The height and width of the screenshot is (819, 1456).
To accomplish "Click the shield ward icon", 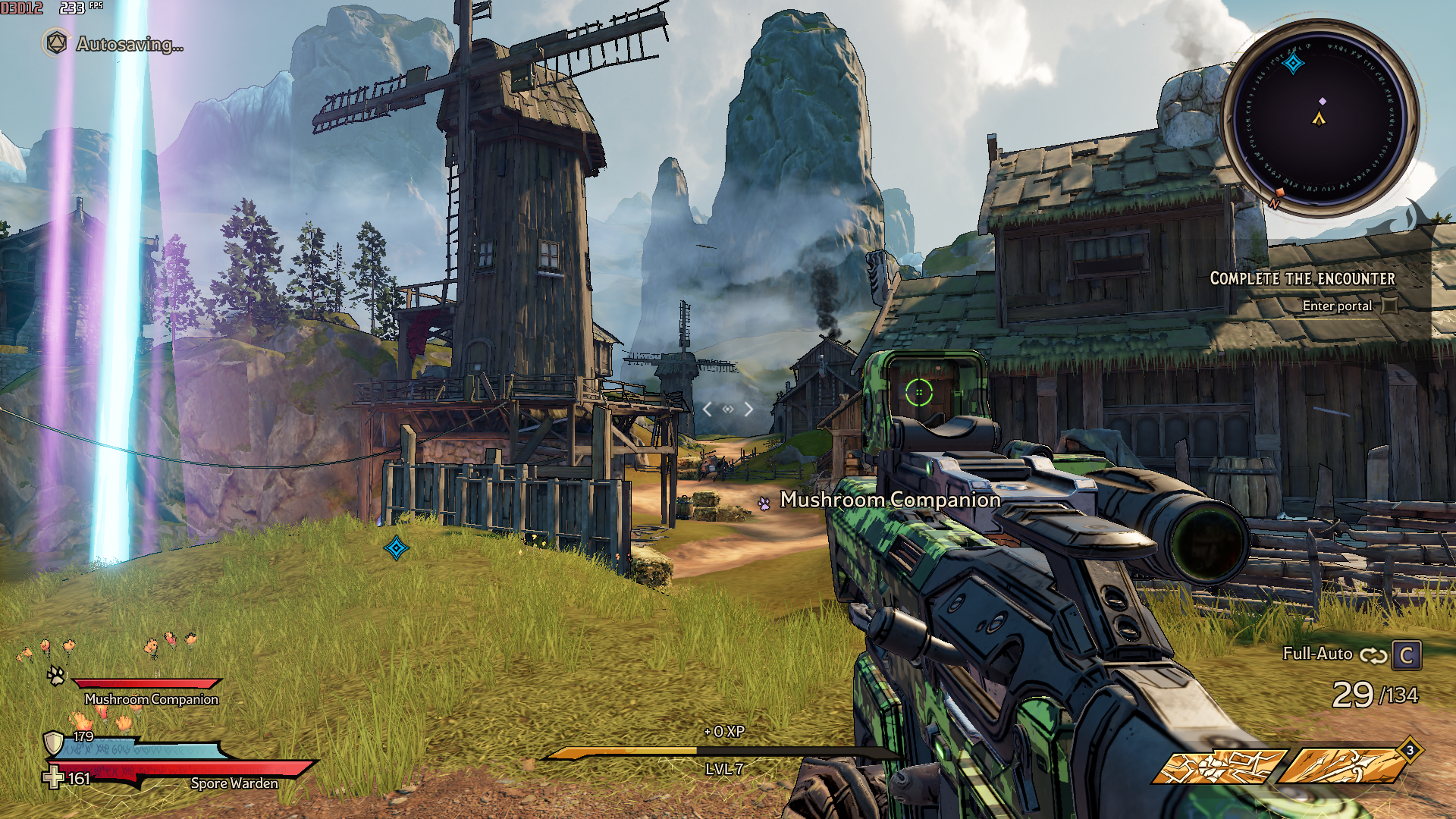I will point(53,742).
